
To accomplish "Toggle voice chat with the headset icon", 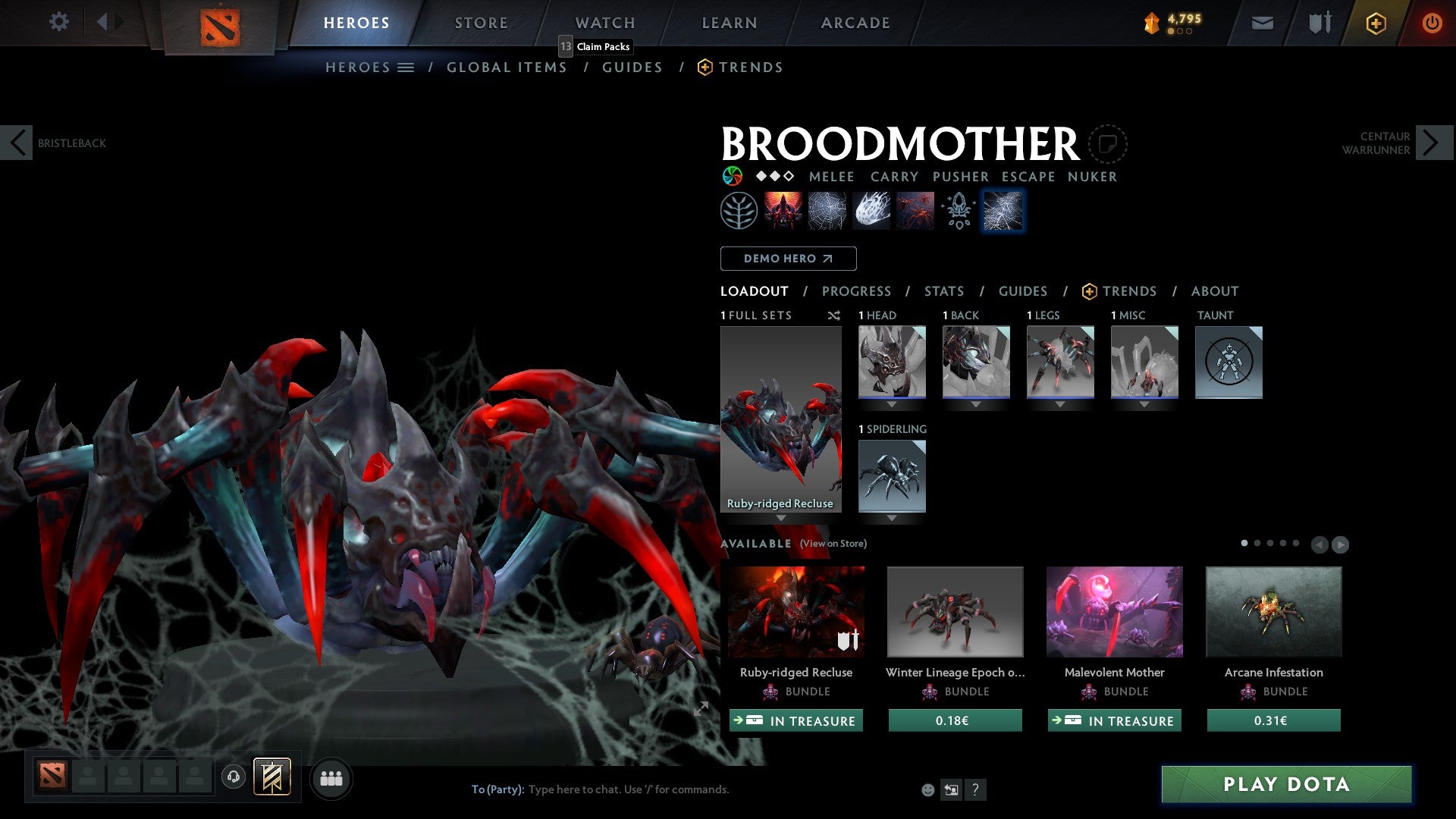I will tap(234, 778).
